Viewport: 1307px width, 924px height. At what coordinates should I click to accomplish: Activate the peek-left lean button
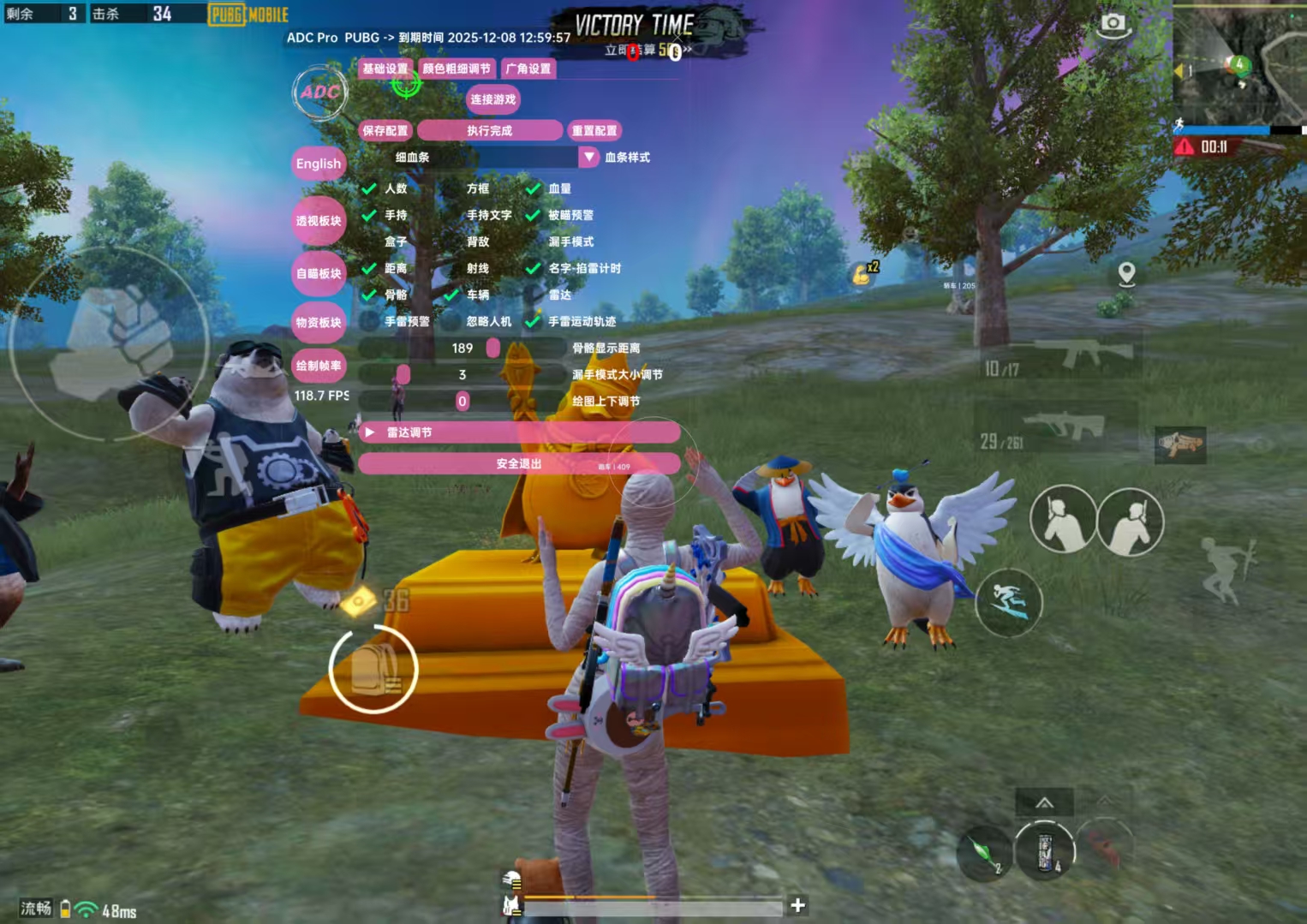(x=1062, y=519)
